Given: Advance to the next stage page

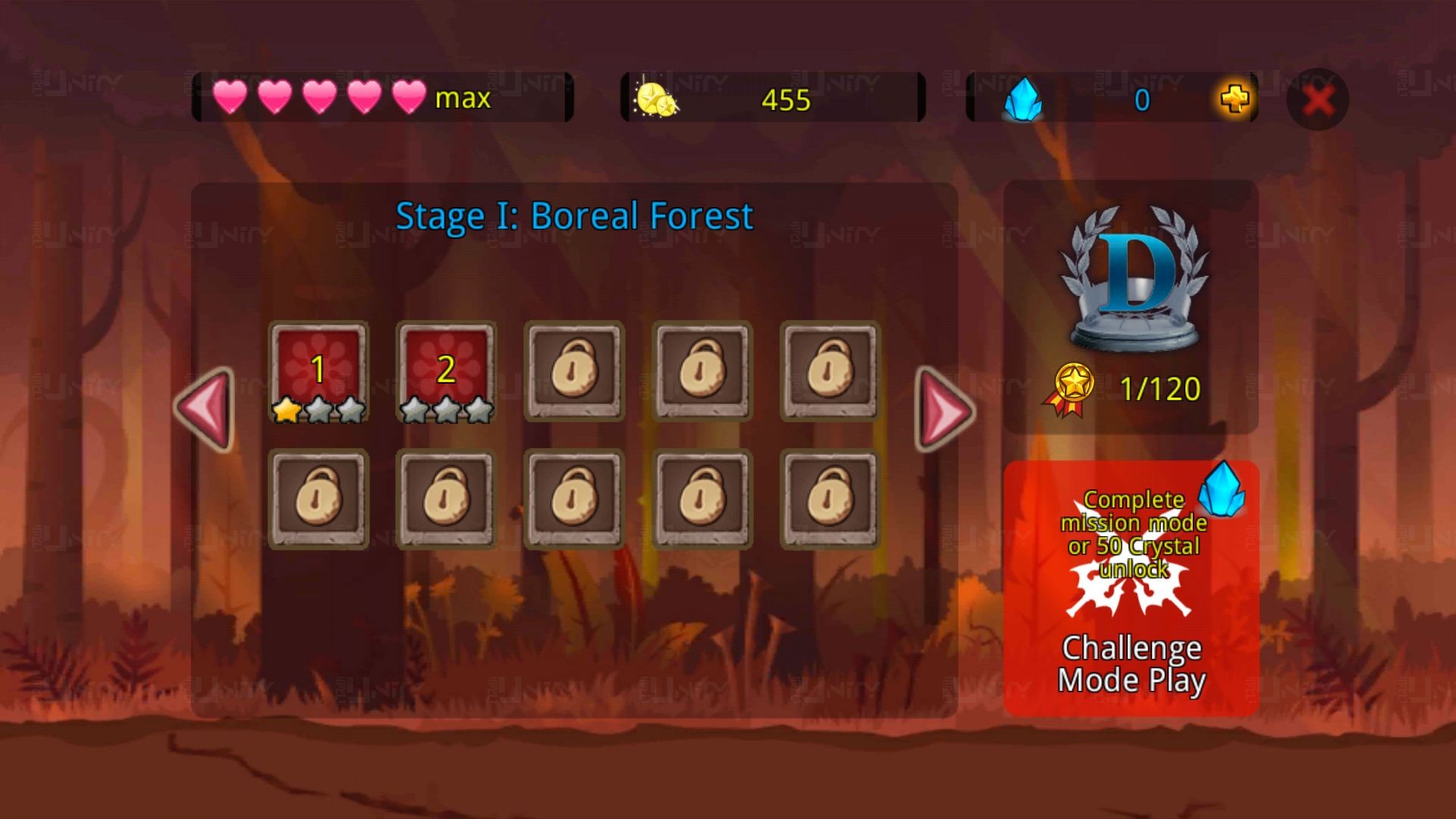Looking at the screenshot, I should 944,409.
